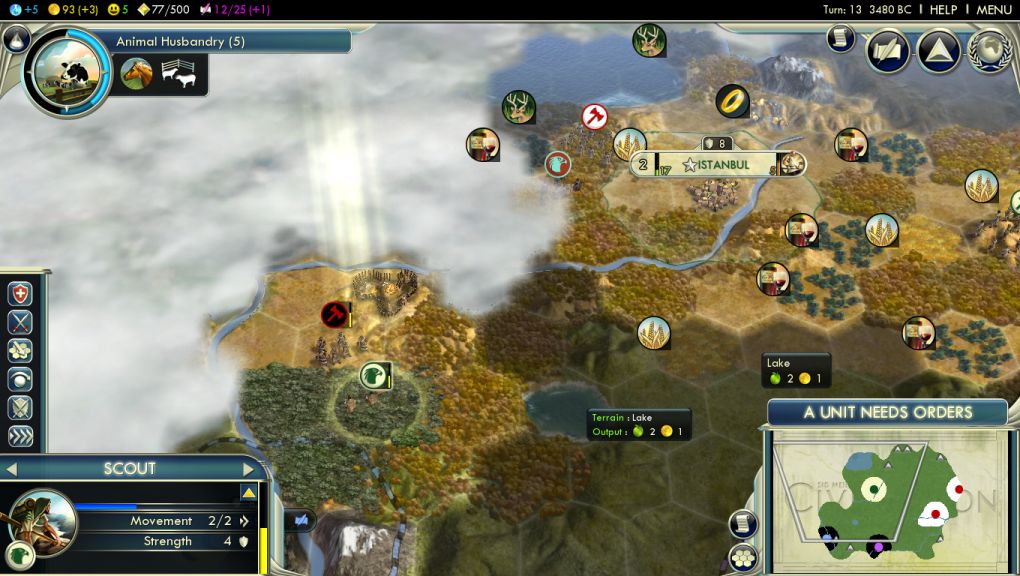
Task: Activate the triple chevron unit action
Action: (20, 437)
